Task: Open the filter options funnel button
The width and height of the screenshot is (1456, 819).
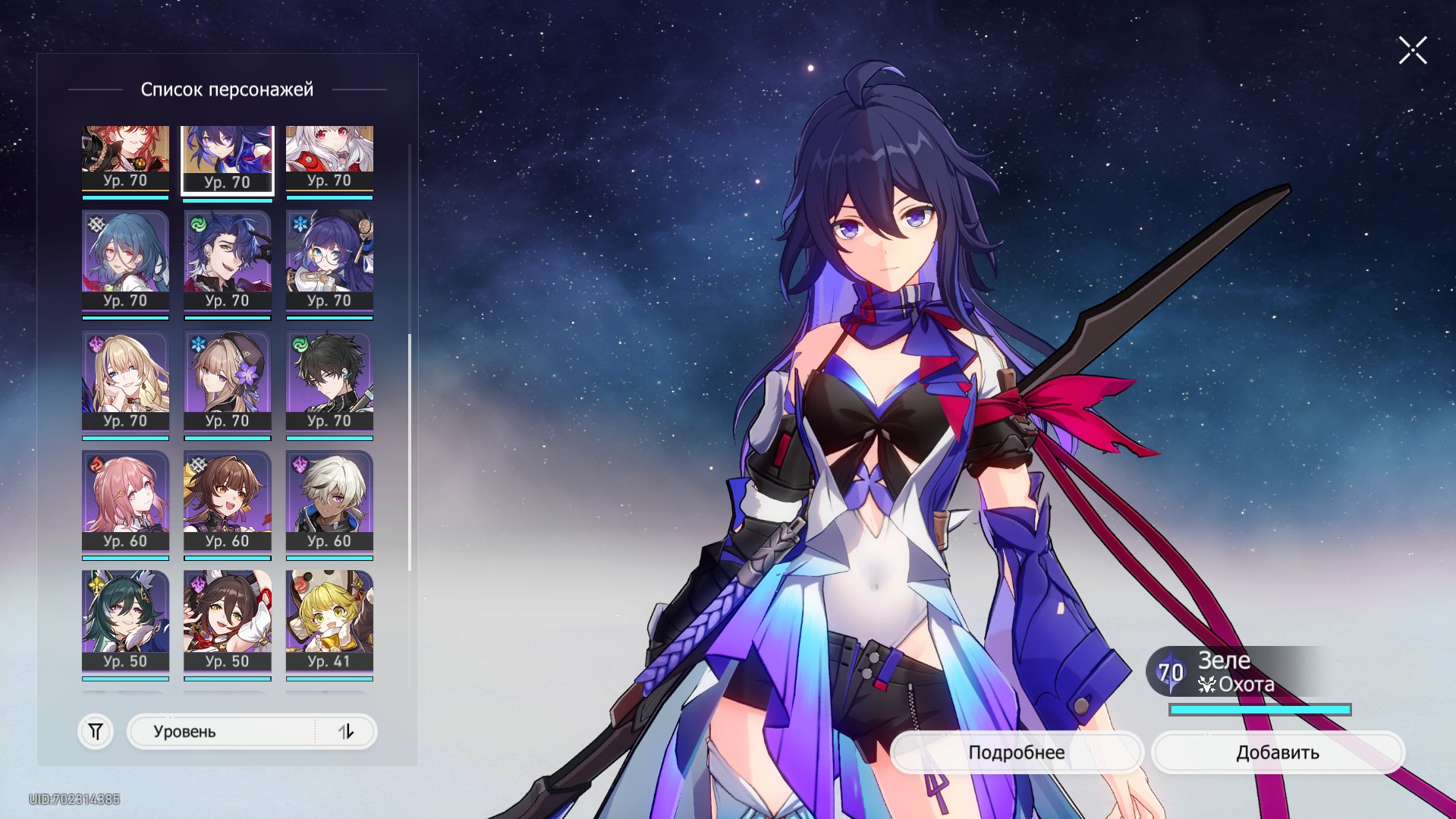Action: 96,732
